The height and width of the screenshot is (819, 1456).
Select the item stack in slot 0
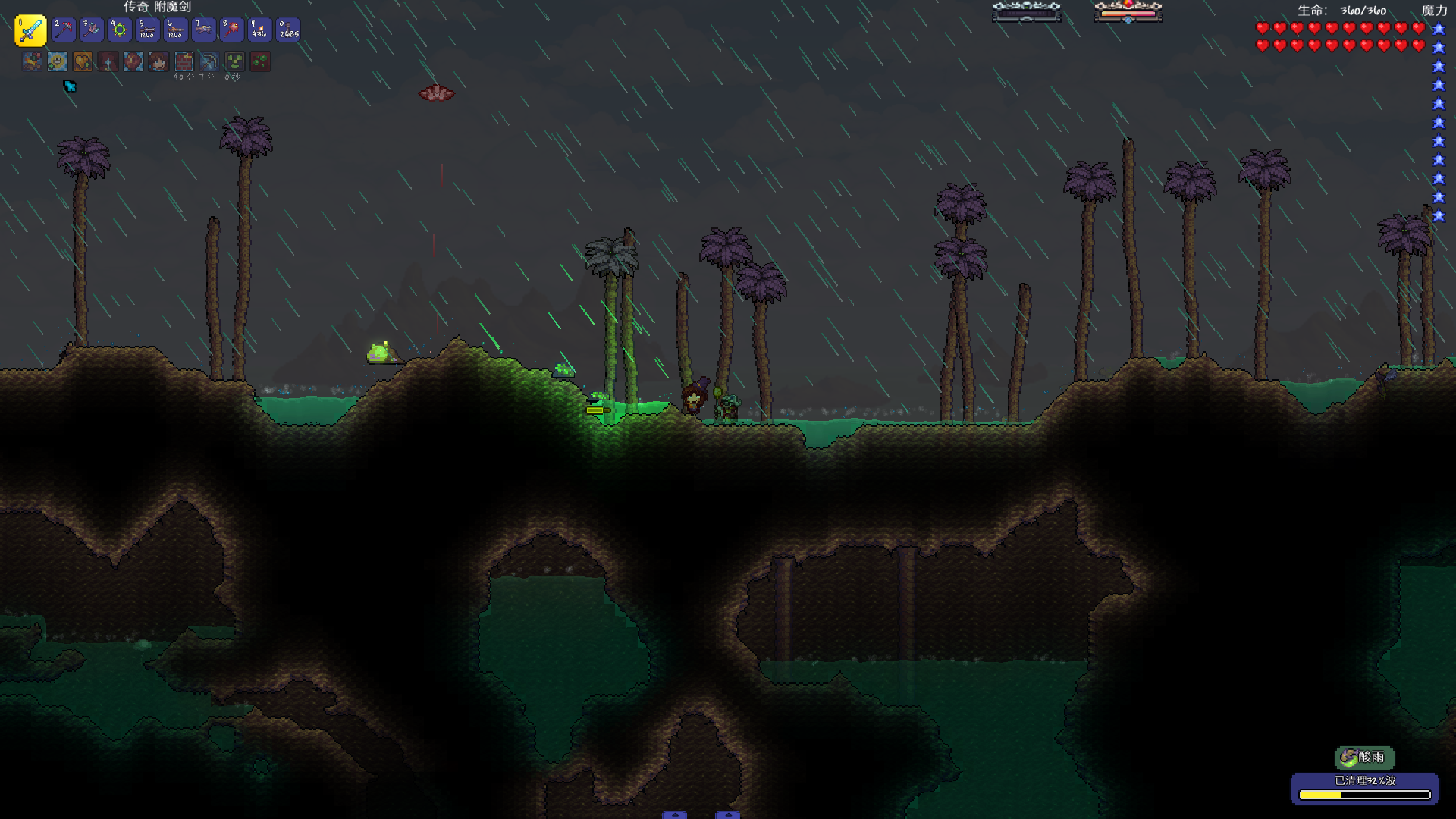(287, 30)
